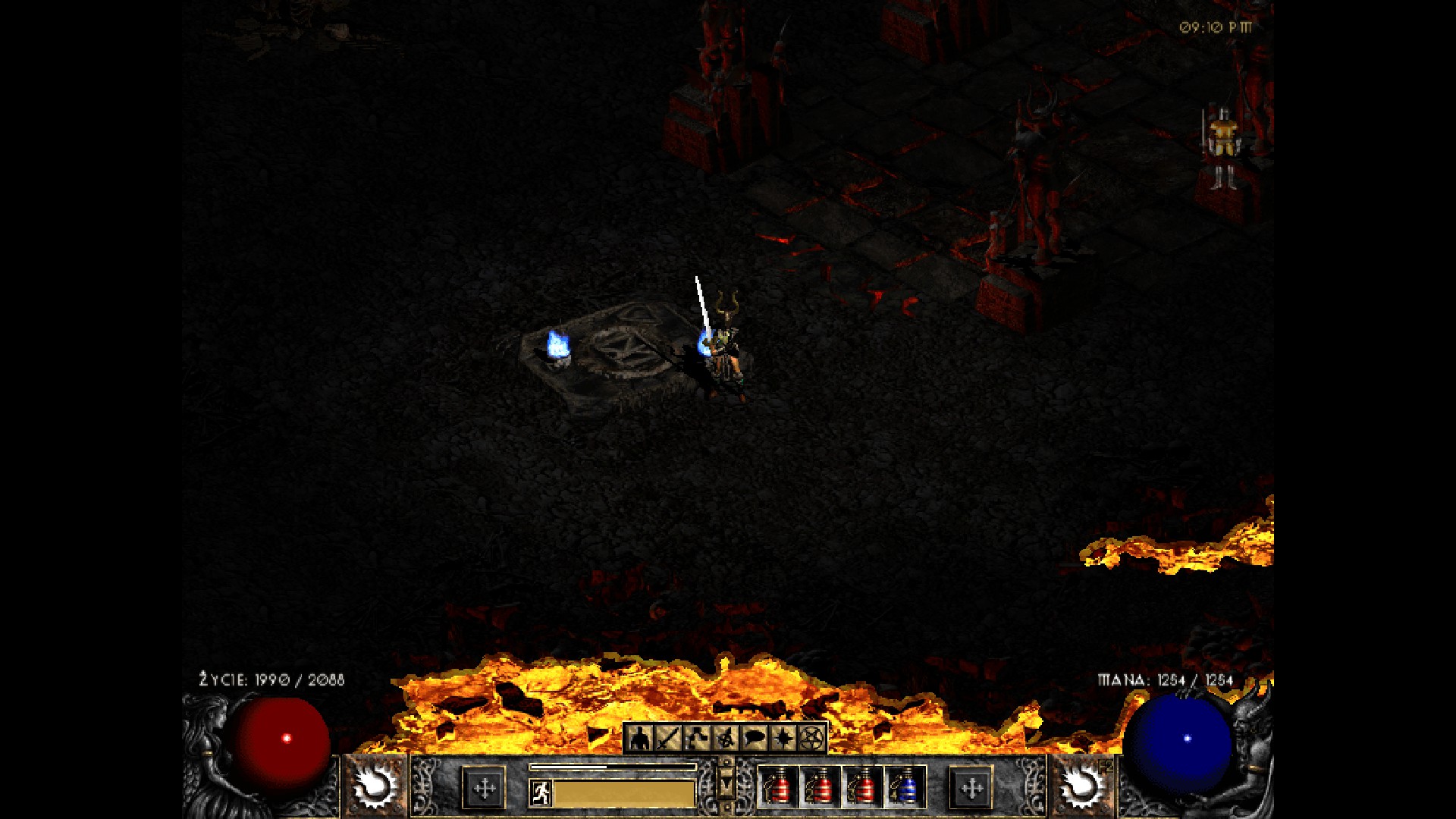
Task: Open inventory via the sword icon
Action: (668, 737)
